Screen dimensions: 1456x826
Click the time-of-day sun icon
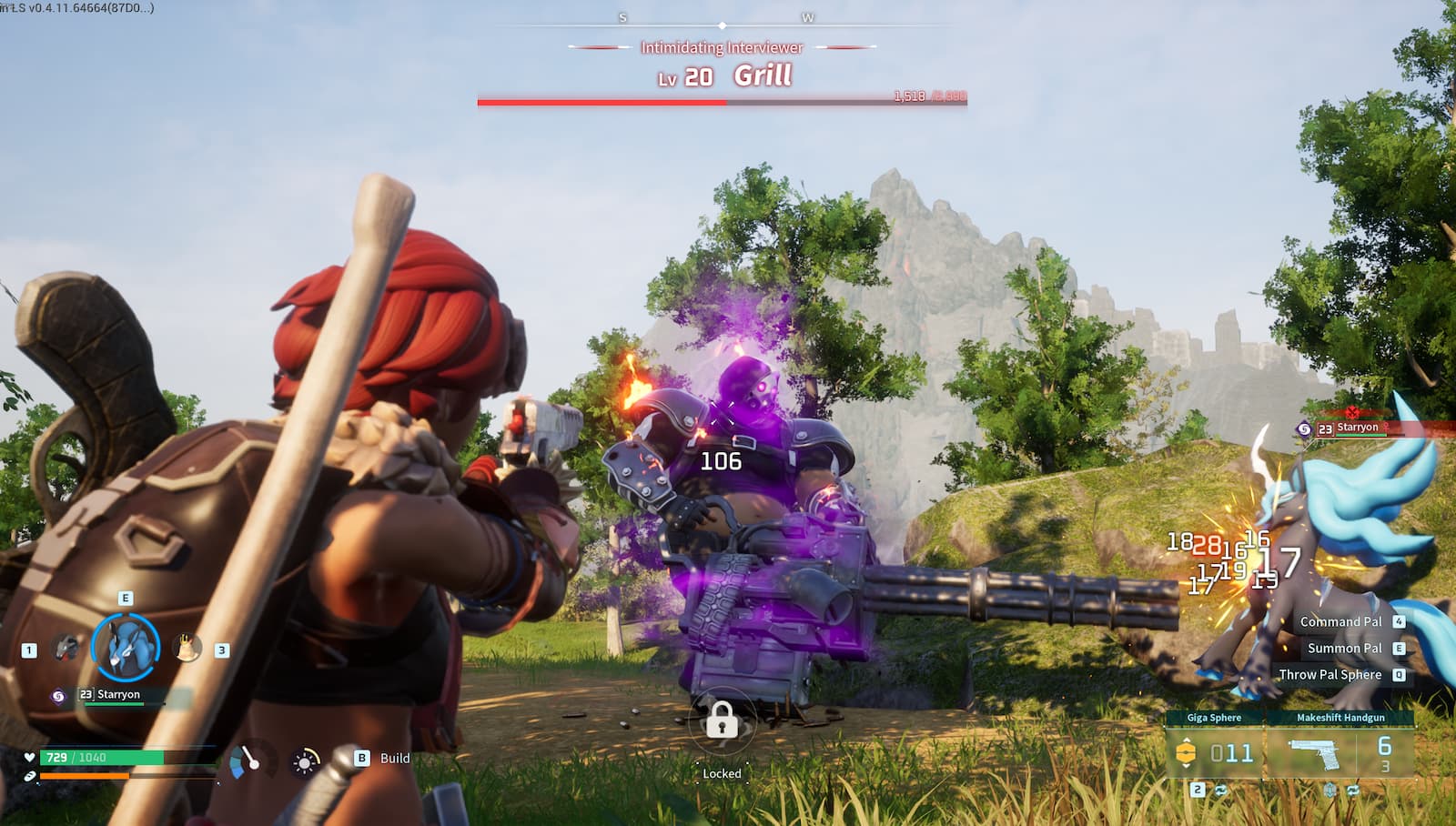point(306,761)
